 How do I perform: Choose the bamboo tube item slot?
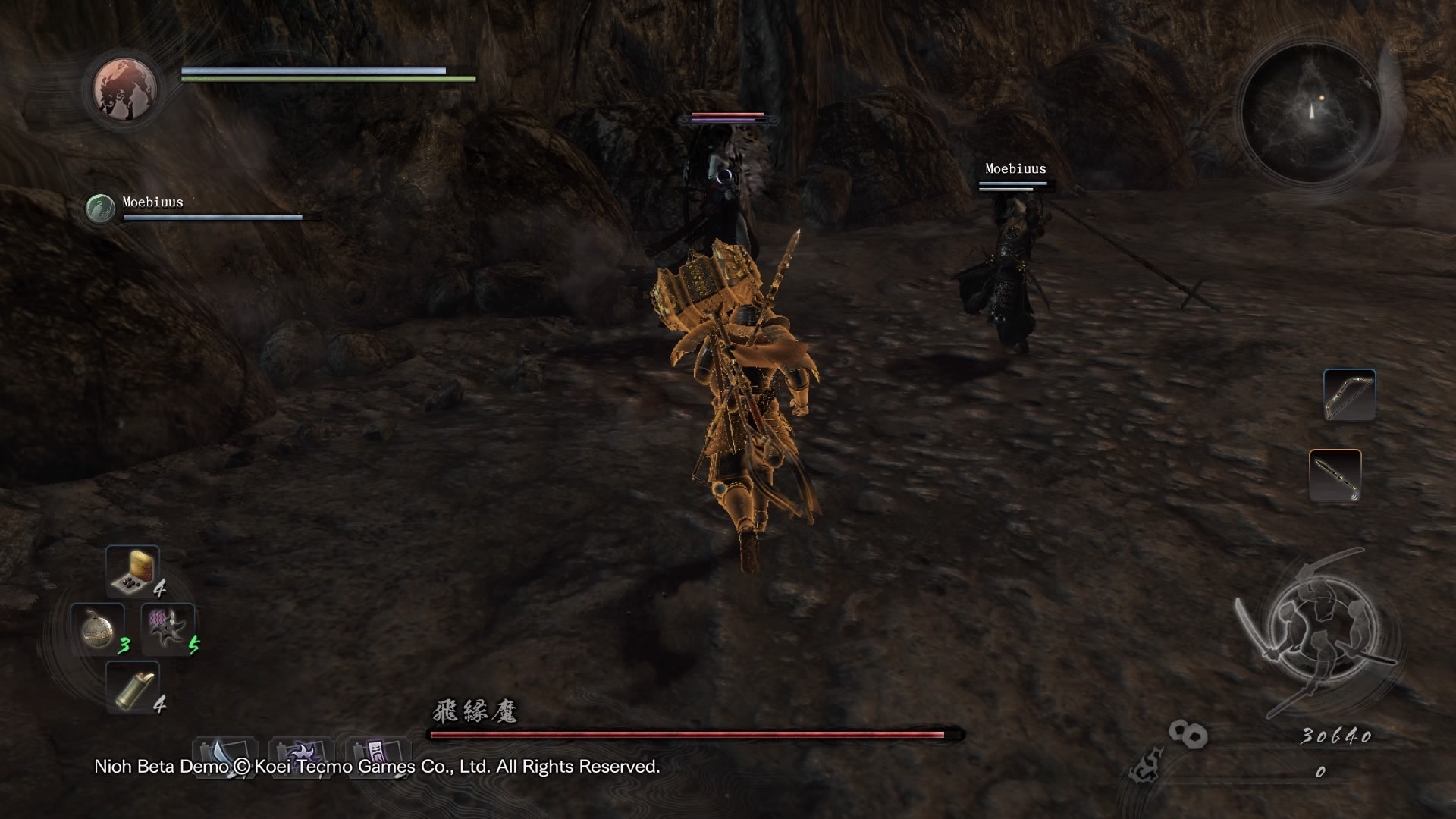[x=133, y=687]
